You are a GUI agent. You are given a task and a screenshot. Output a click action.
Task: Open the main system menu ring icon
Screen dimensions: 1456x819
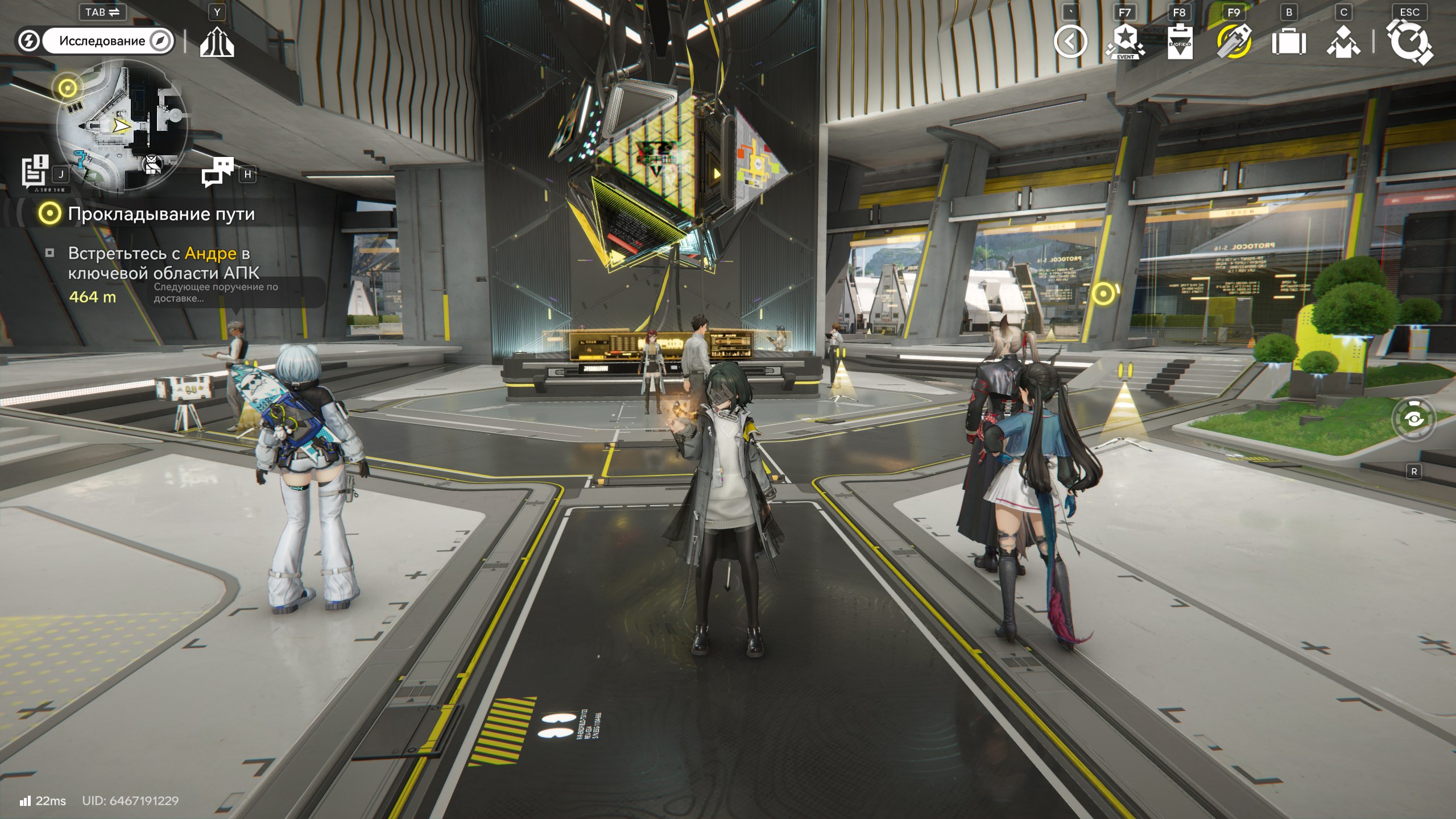tap(1410, 42)
